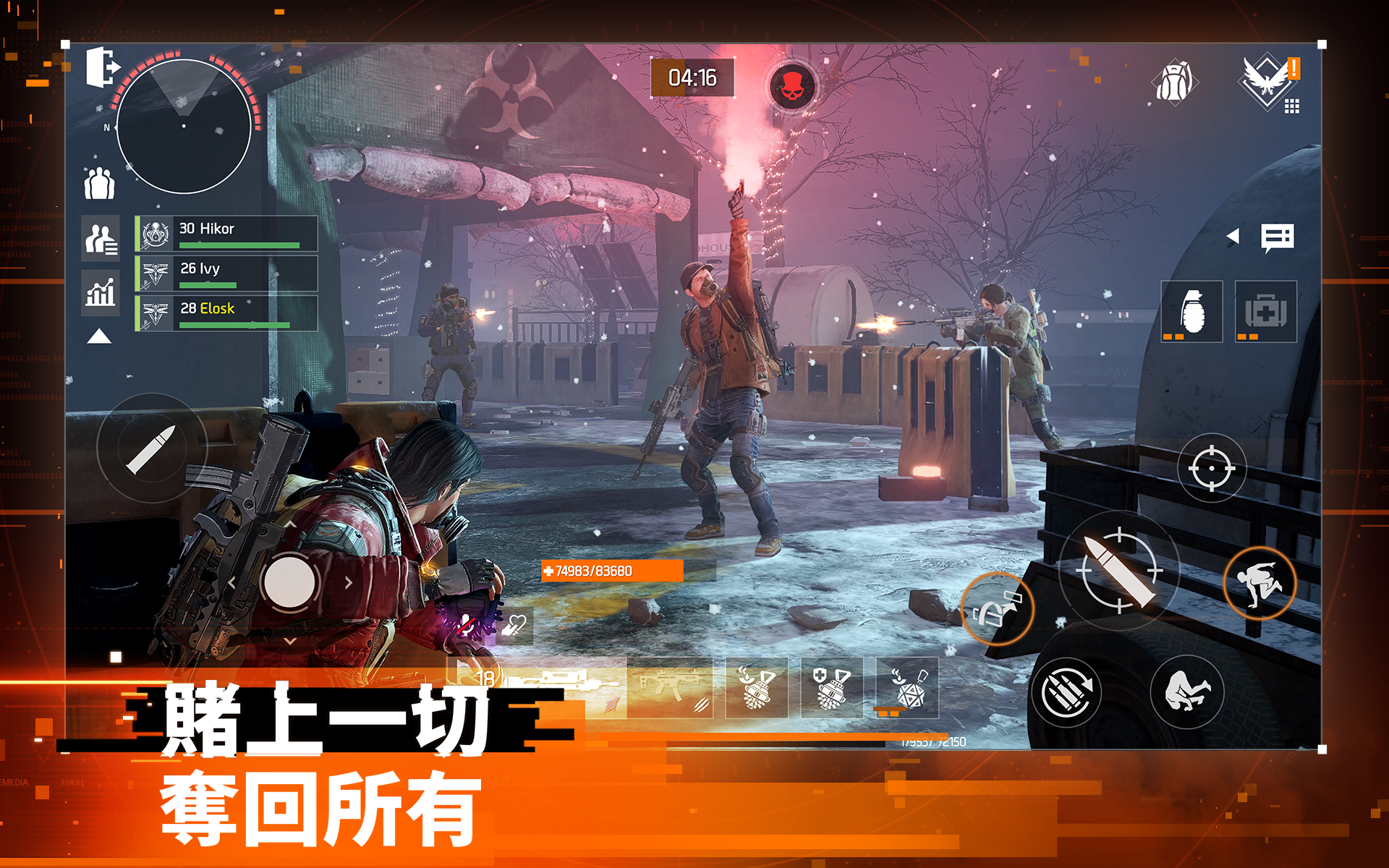
Task: Tap the exit door icon
Action: (x=102, y=67)
